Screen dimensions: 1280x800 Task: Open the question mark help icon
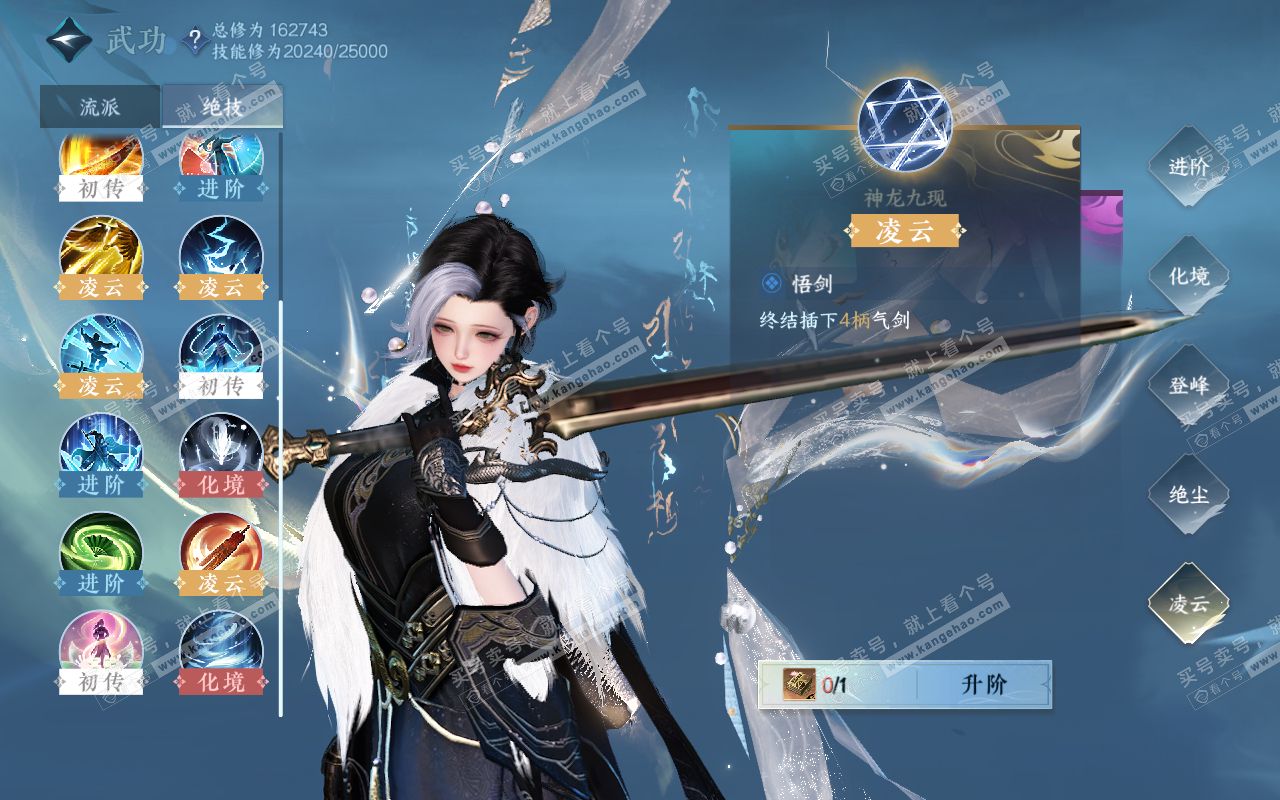[196, 42]
